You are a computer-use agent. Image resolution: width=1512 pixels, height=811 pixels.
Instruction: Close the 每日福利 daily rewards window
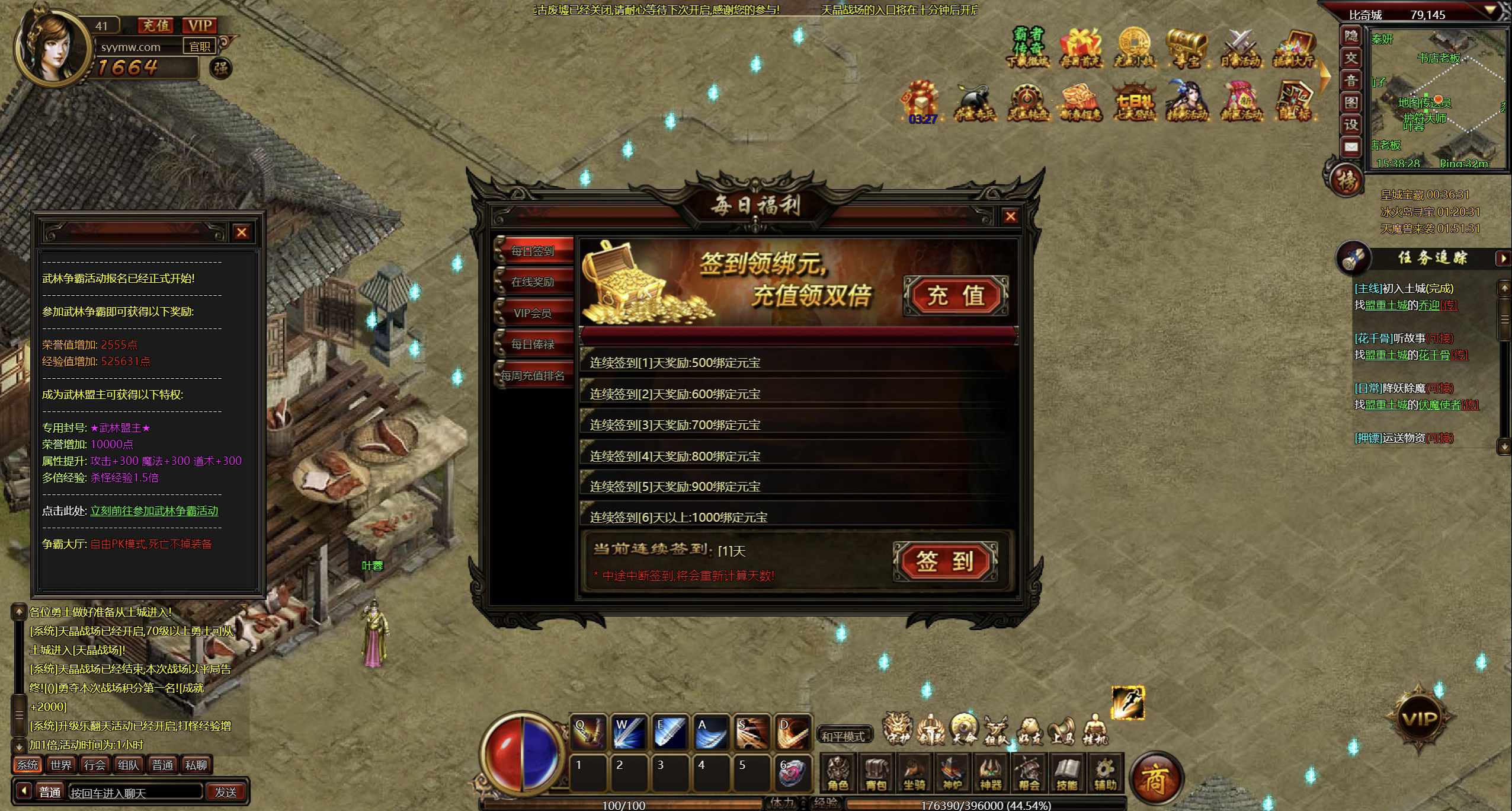(x=1011, y=216)
